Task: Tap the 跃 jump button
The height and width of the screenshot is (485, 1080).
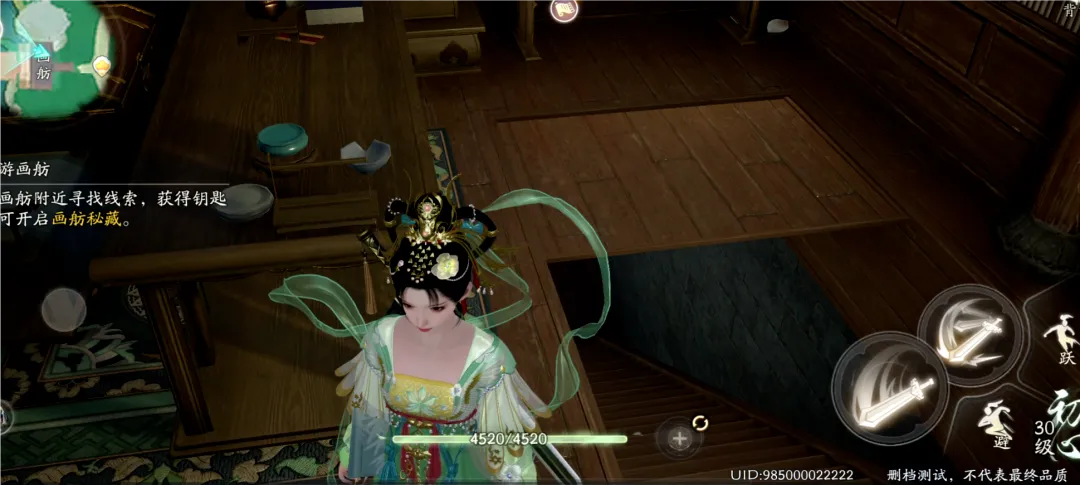Action: pyautogui.click(x=1061, y=340)
